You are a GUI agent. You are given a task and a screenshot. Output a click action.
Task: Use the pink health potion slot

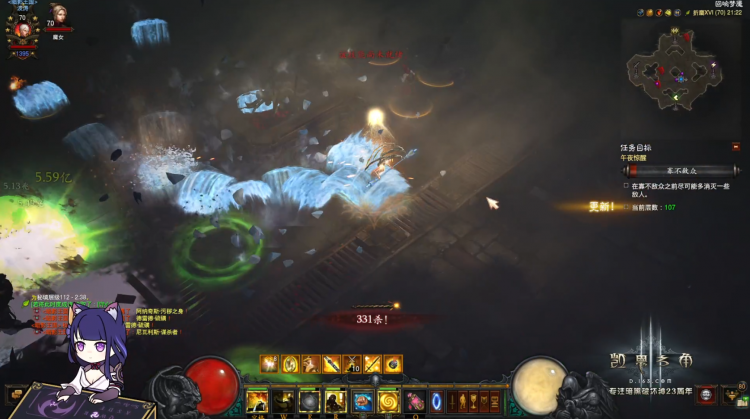click(413, 401)
